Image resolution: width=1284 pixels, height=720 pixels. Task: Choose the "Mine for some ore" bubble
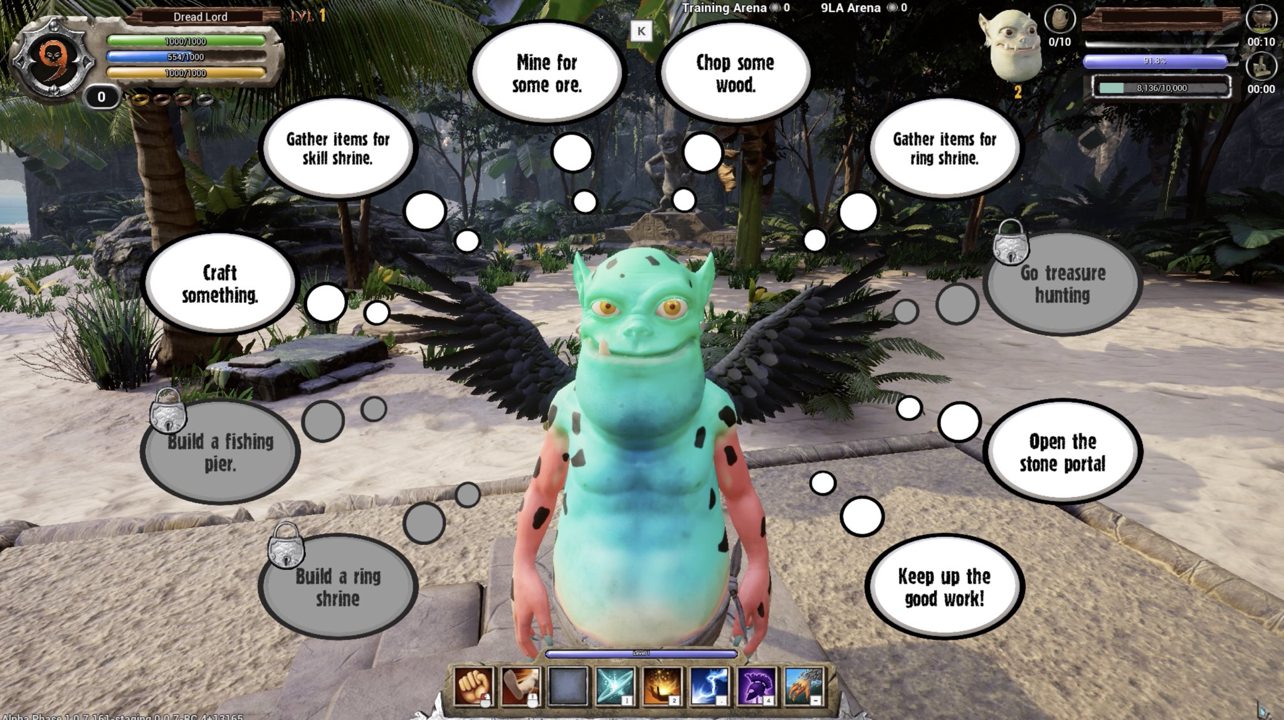[546, 74]
